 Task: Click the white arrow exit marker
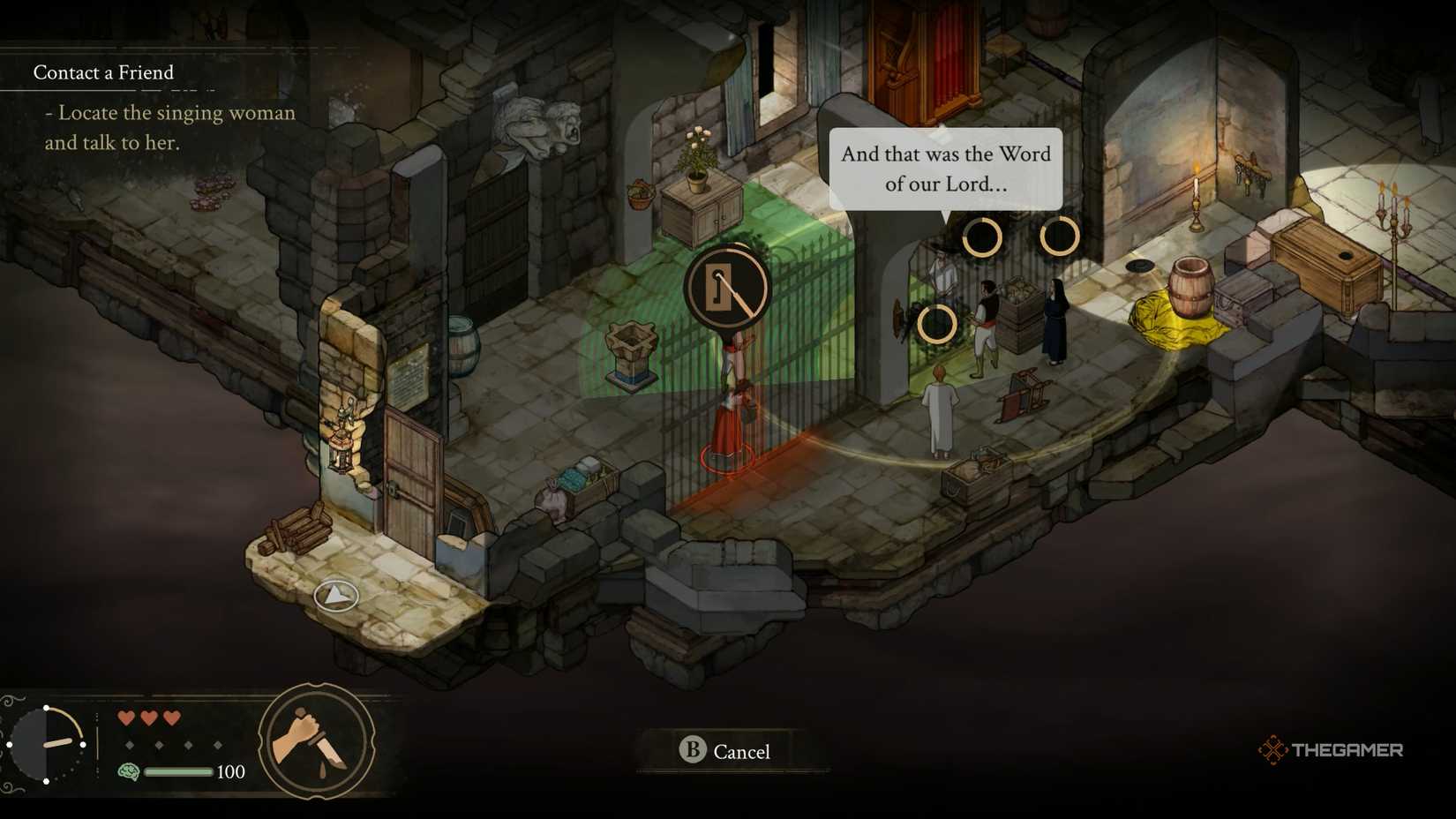336,596
